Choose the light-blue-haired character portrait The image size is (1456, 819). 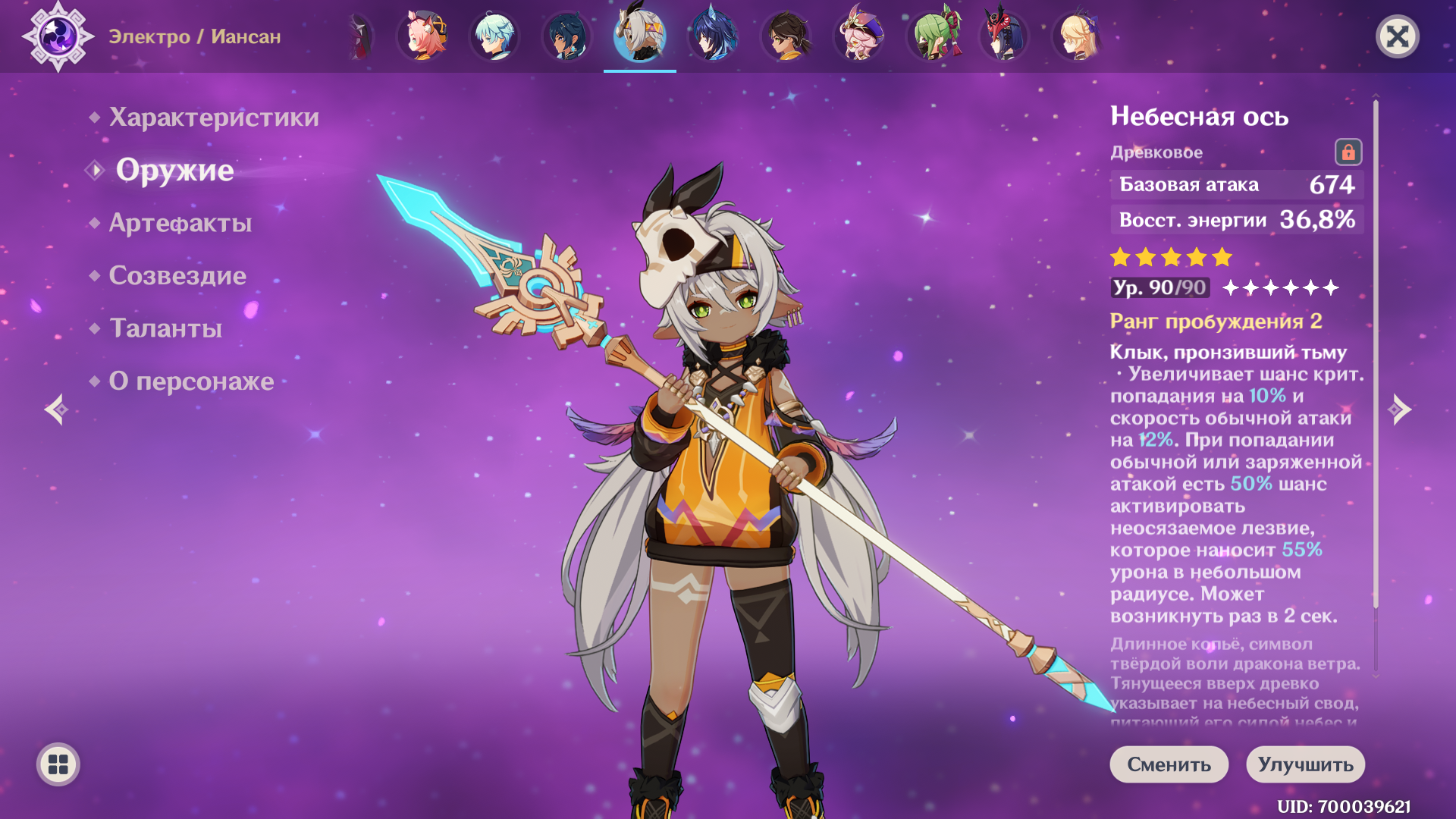pyautogui.click(x=494, y=36)
